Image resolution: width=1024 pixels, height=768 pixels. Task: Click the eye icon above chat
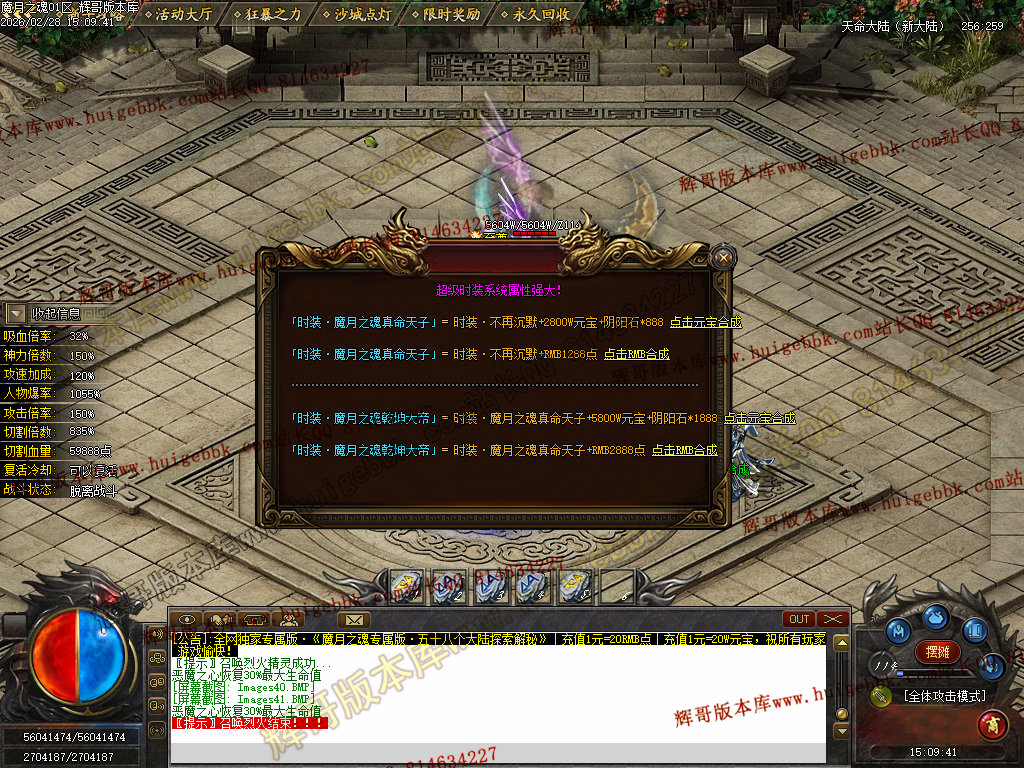coord(187,619)
